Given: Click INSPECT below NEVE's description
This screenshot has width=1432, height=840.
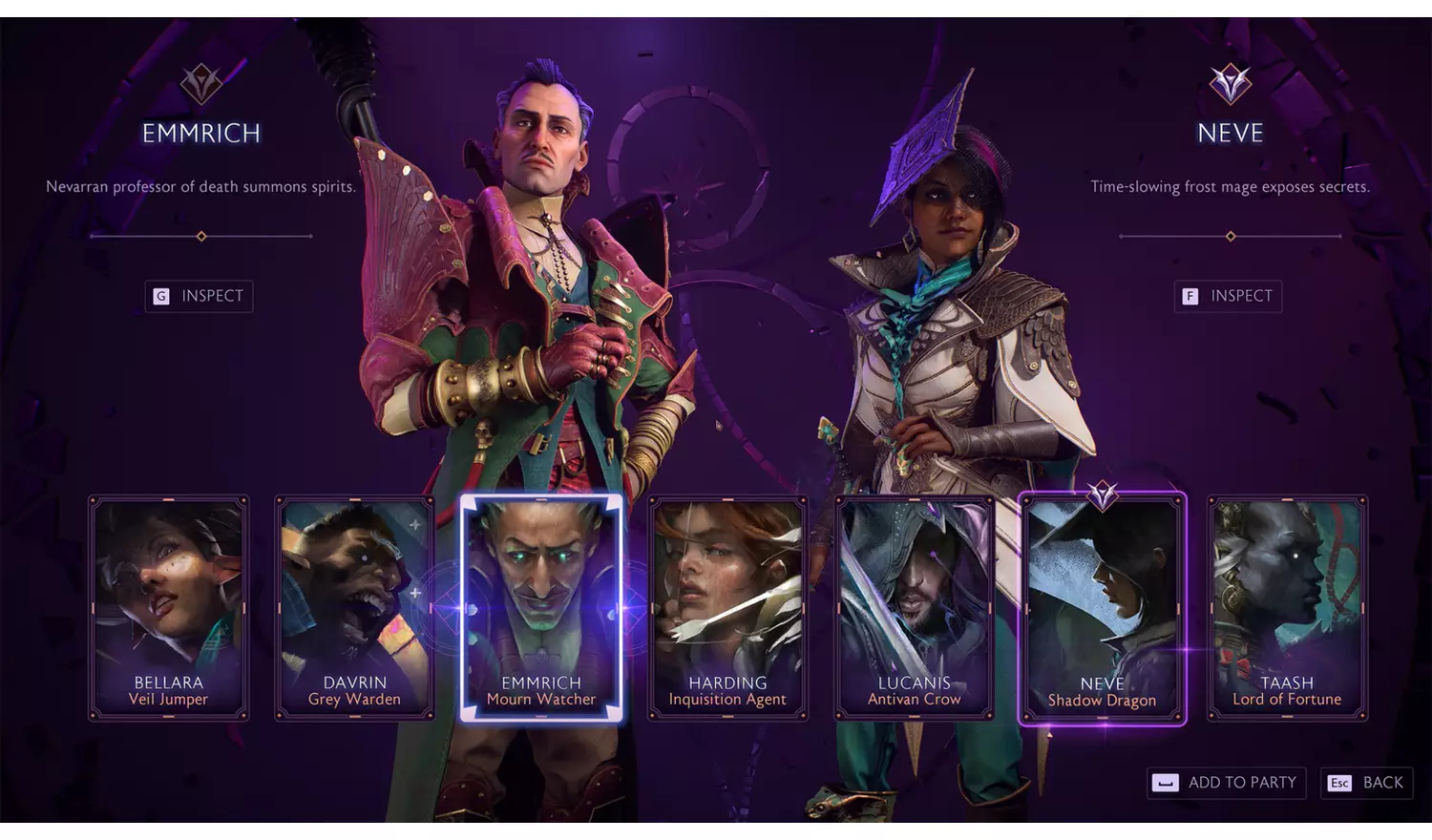Looking at the screenshot, I should pyautogui.click(x=1228, y=296).
